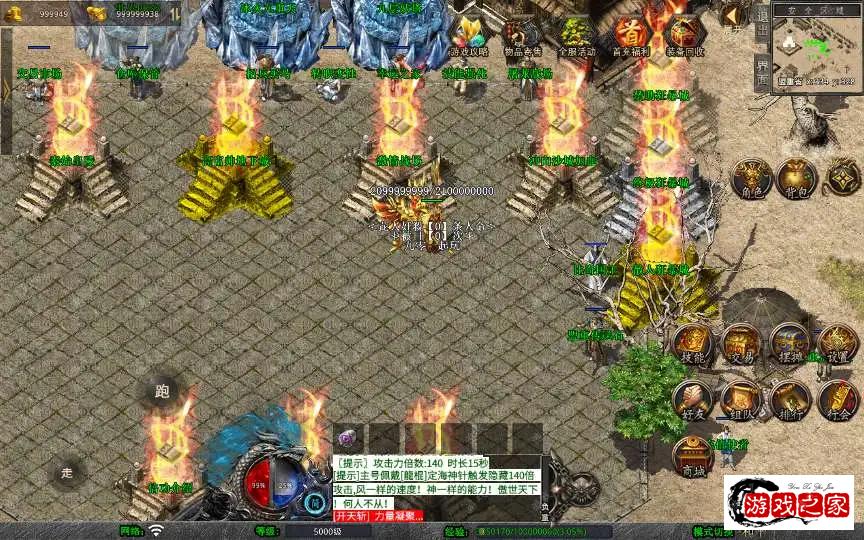
Task: Open the 游戏攻略 game guide icon
Action: [x=469, y=35]
